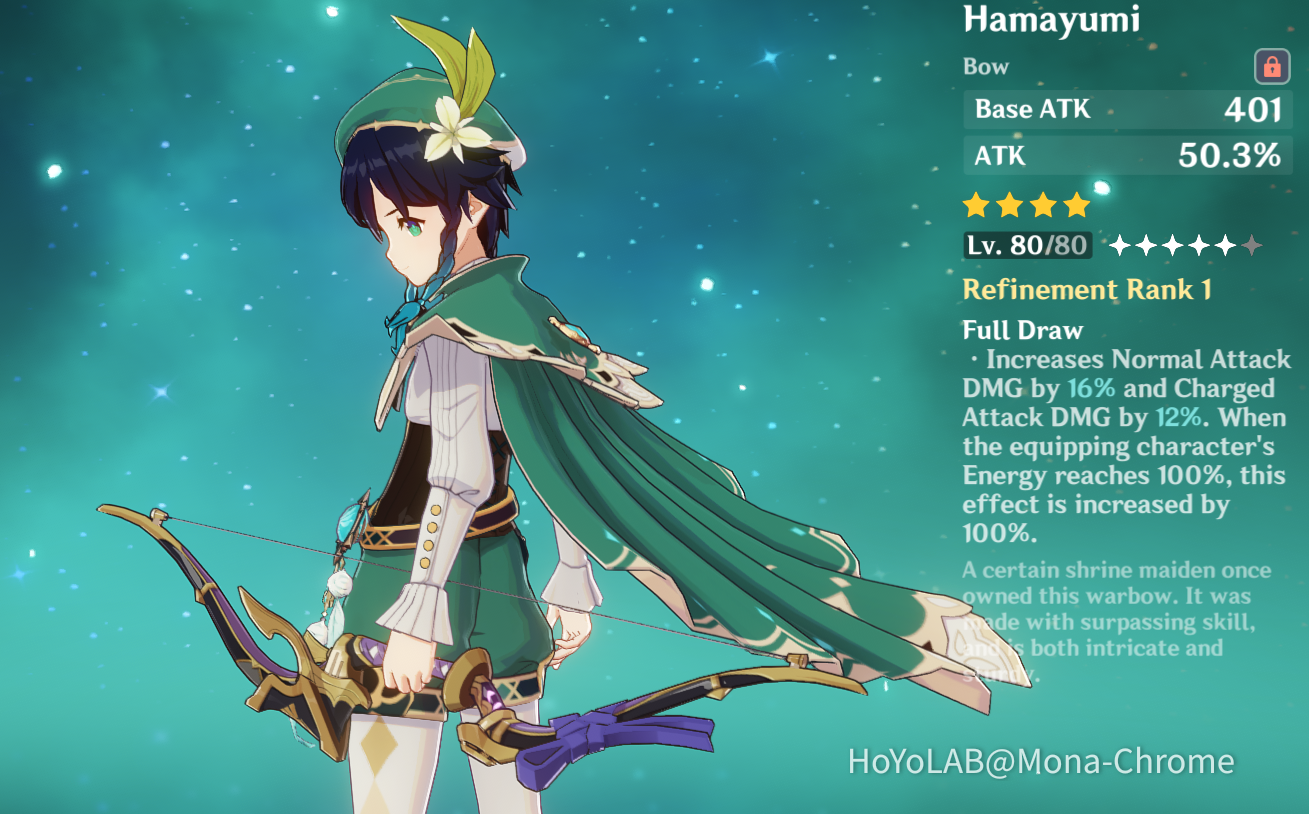Viewport: 1309px width, 814px height.
Task: Click the third white ascension star
Action: coord(1172,243)
